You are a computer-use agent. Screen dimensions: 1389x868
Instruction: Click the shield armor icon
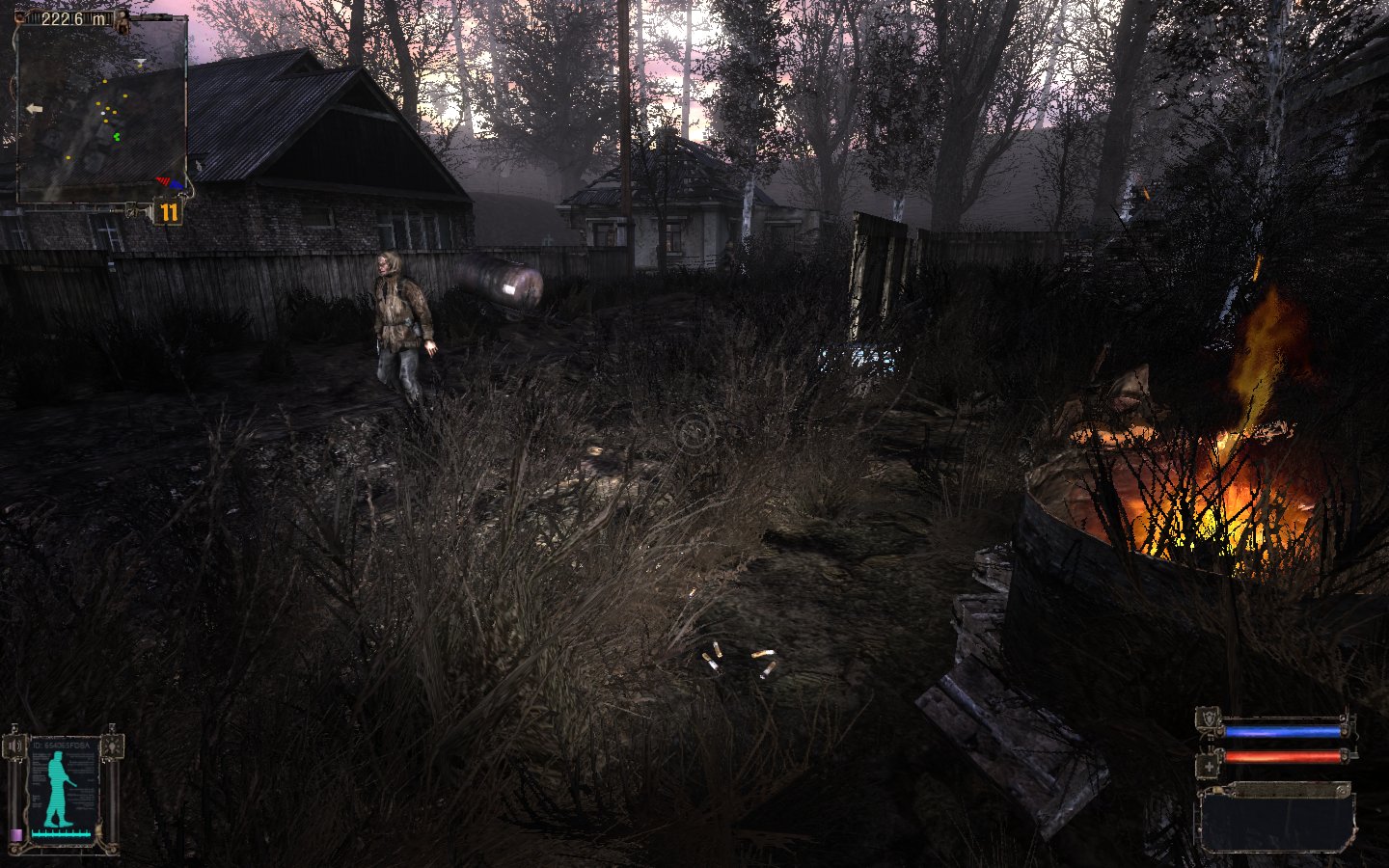click(1208, 720)
